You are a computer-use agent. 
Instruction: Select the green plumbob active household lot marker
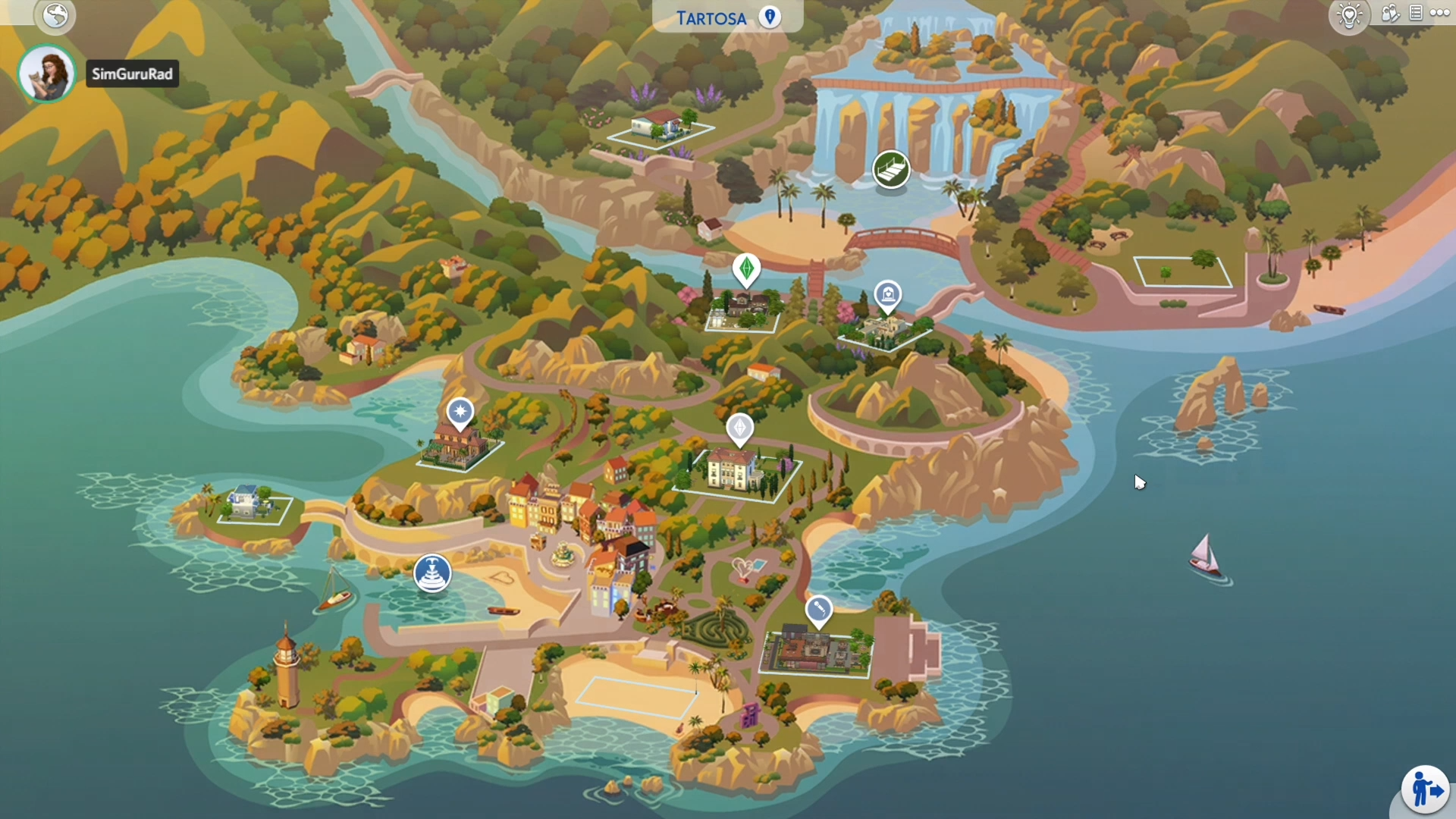tap(746, 269)
